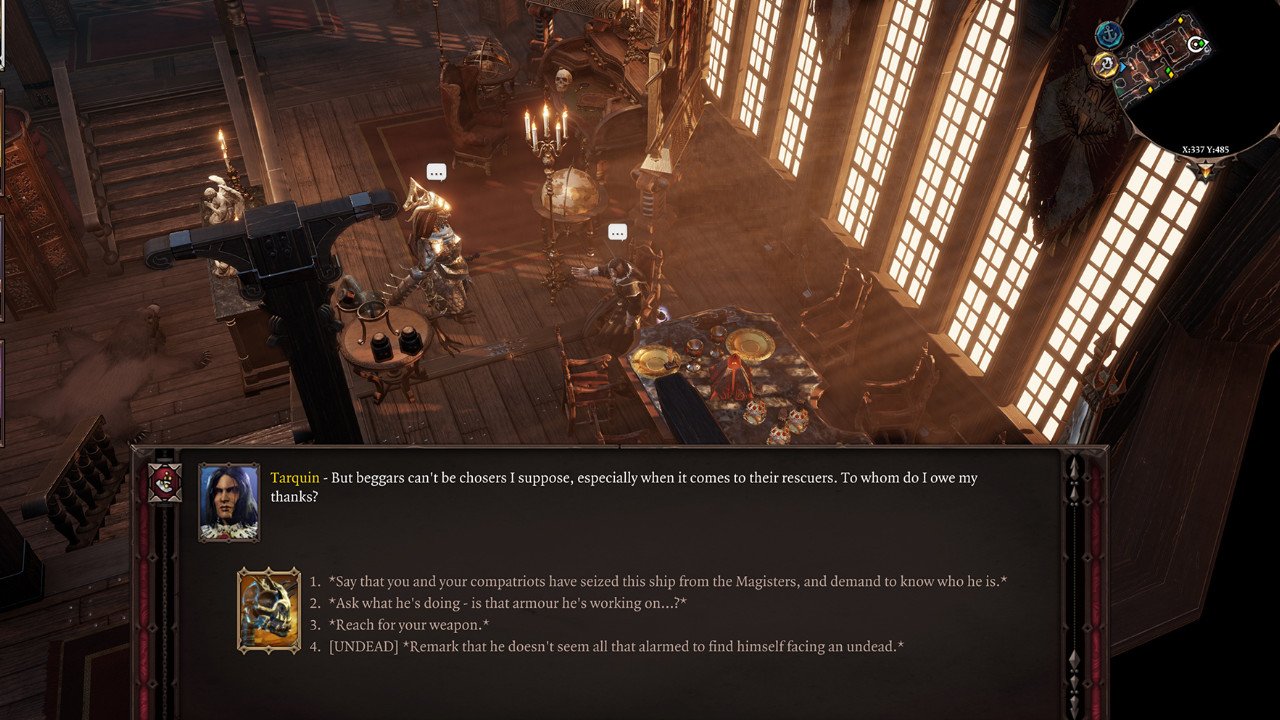Screen dimensions: 1280x720
Task: Click the speech bubble above the man near the globe
Action: pyautogui.click(x=617, y=231)
